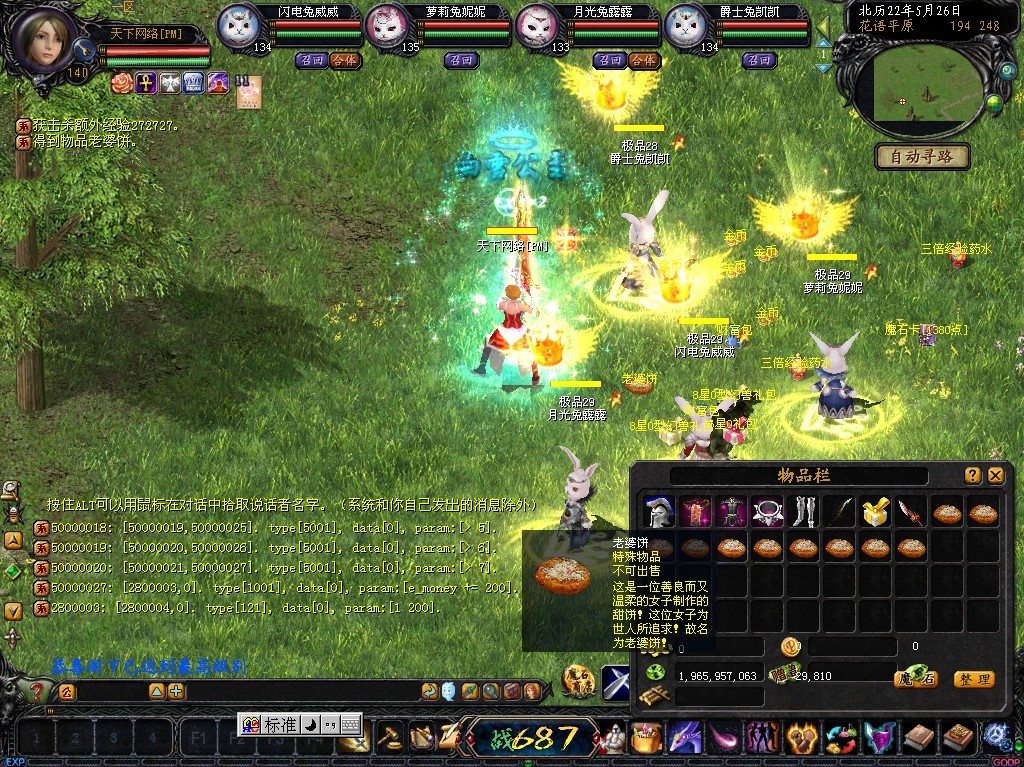
Task: Click the 整理 sort button
Action: pos(973,679)
